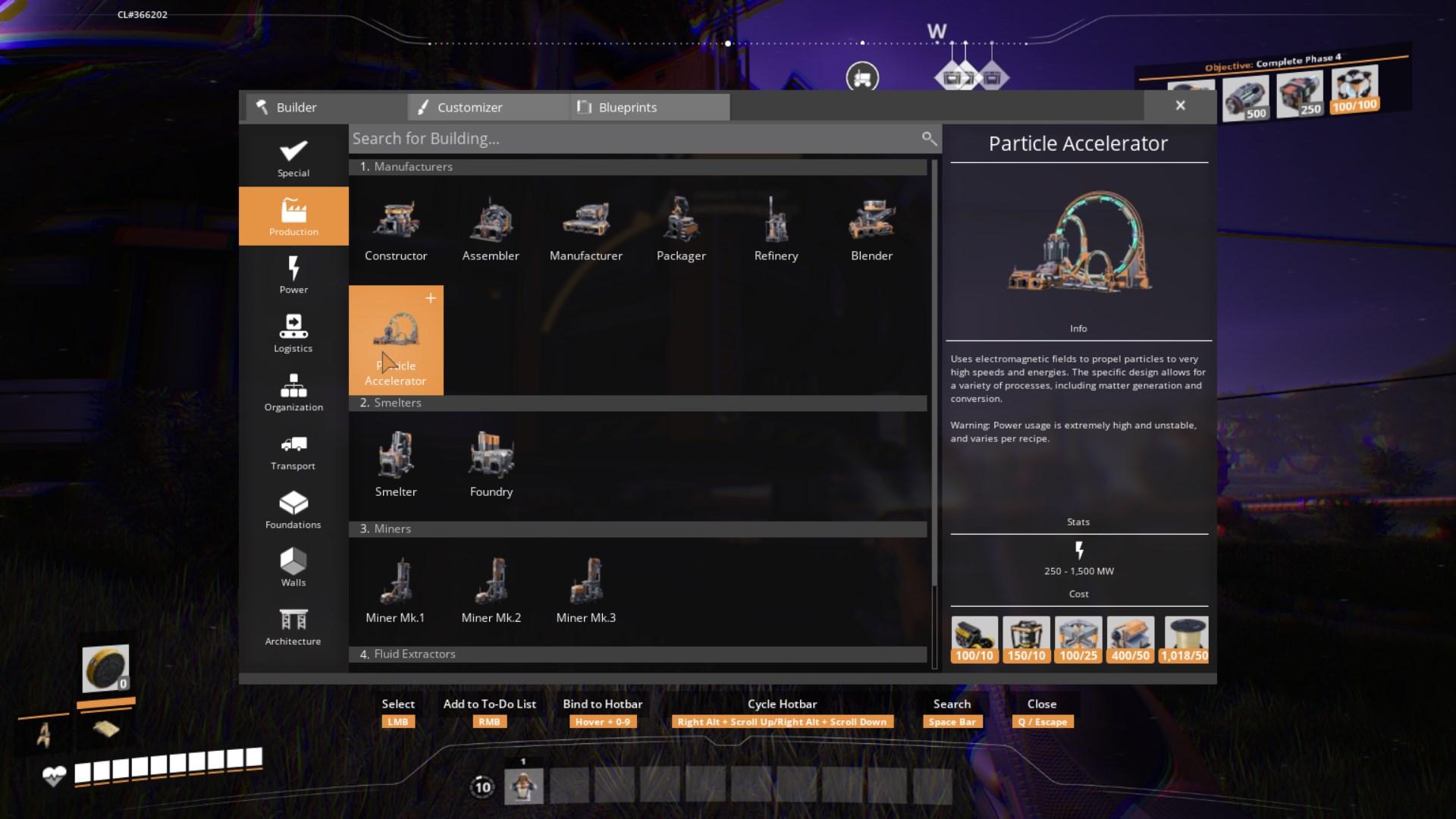The width and height of the screenshot is (1456, 819).
Task: Click the Foundations sidebar icon
Action: [293, 508]
